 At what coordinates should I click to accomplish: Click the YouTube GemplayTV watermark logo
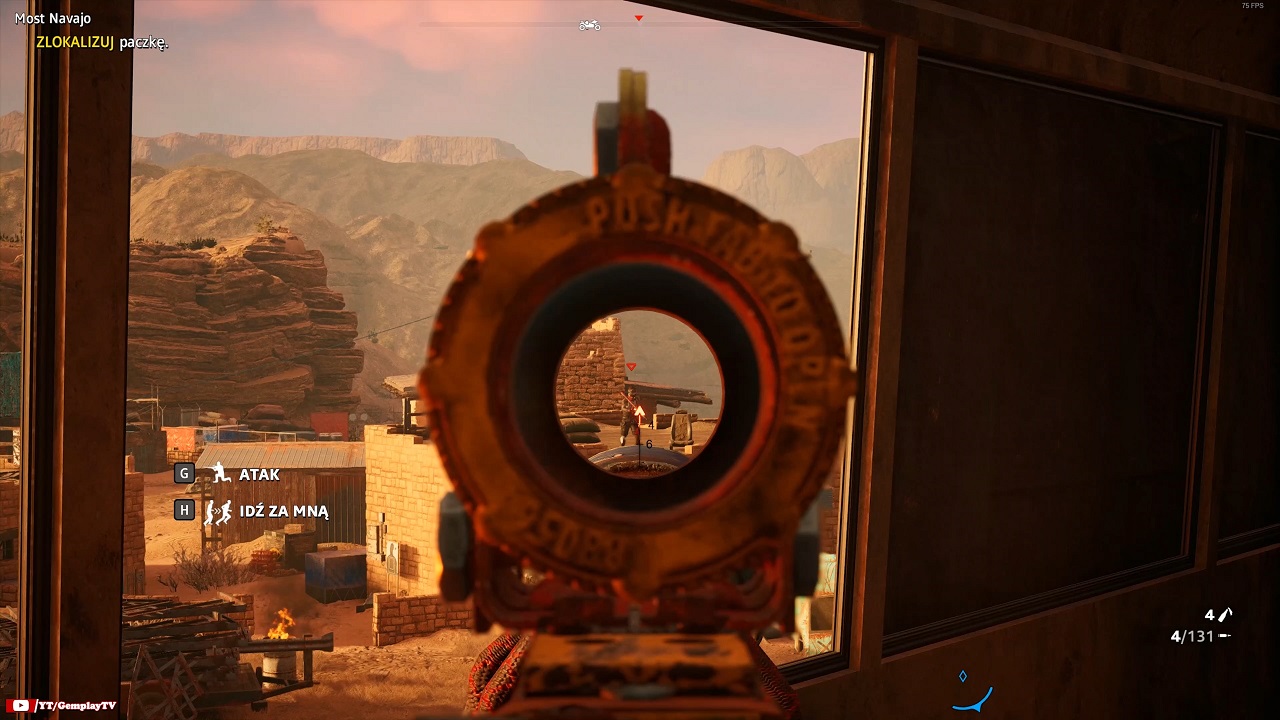tap(20, 706)
